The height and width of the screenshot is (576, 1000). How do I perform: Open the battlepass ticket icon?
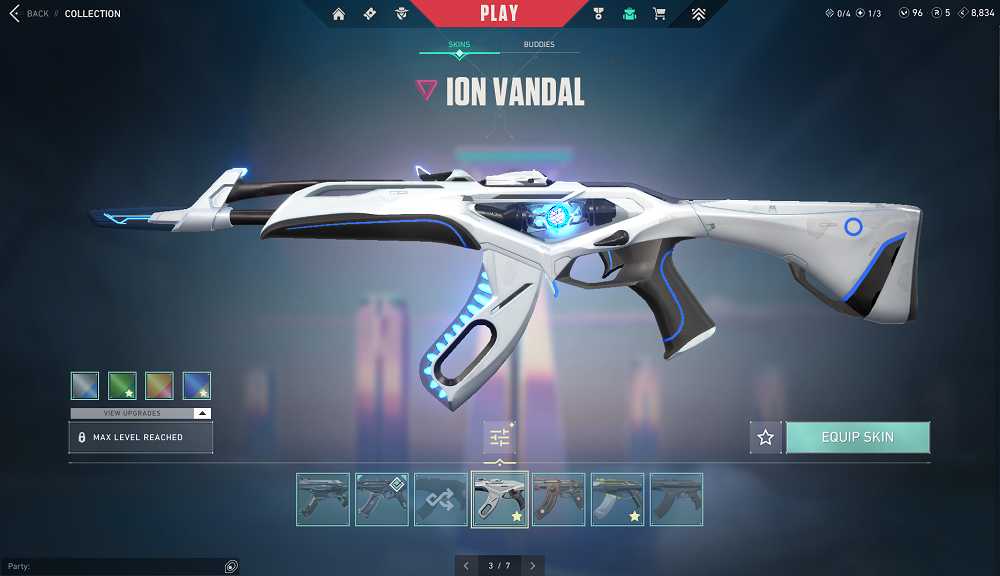pyautogui.click(x=370, y=14)
